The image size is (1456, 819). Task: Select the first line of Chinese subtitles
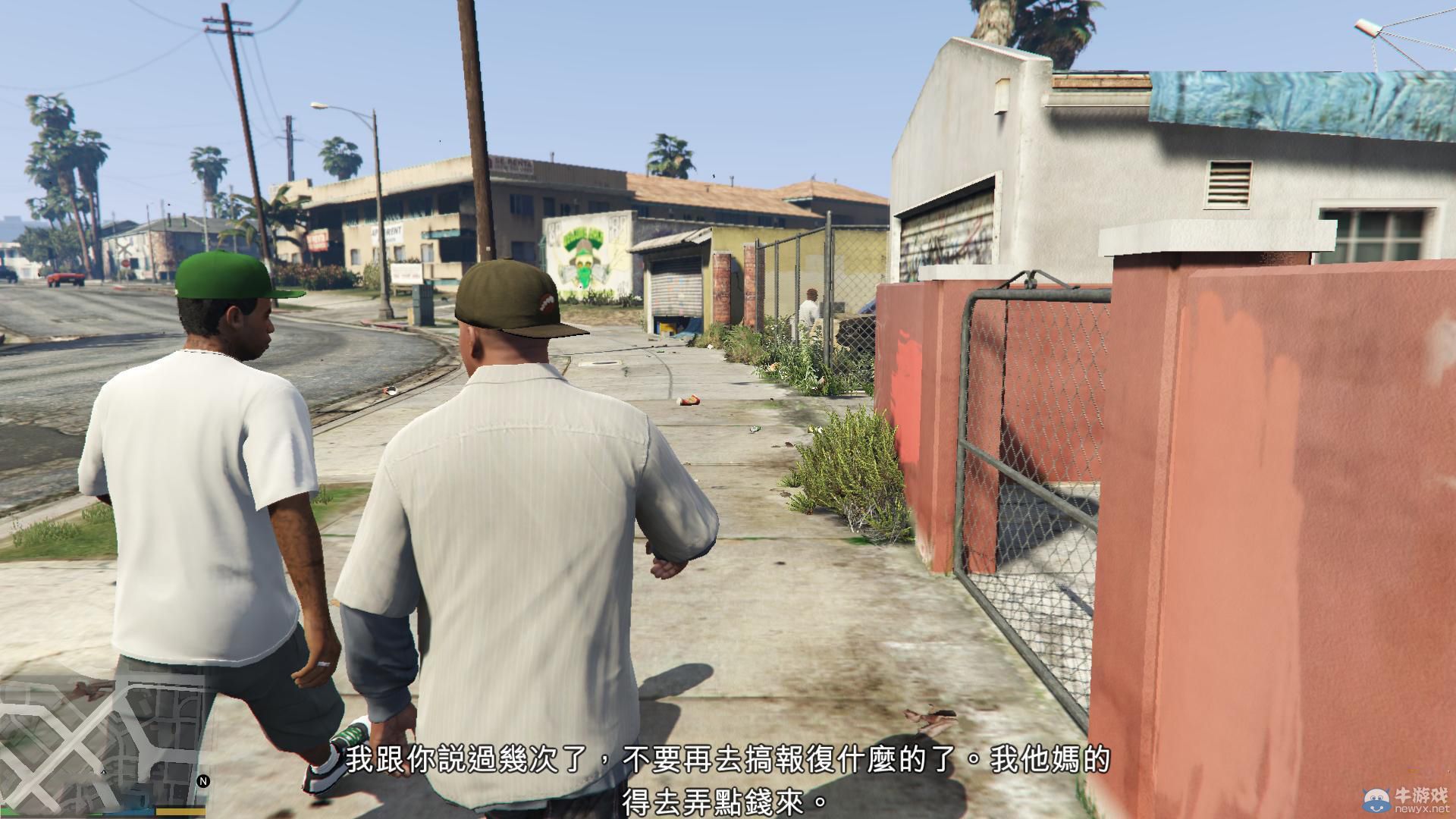[728, 758]
